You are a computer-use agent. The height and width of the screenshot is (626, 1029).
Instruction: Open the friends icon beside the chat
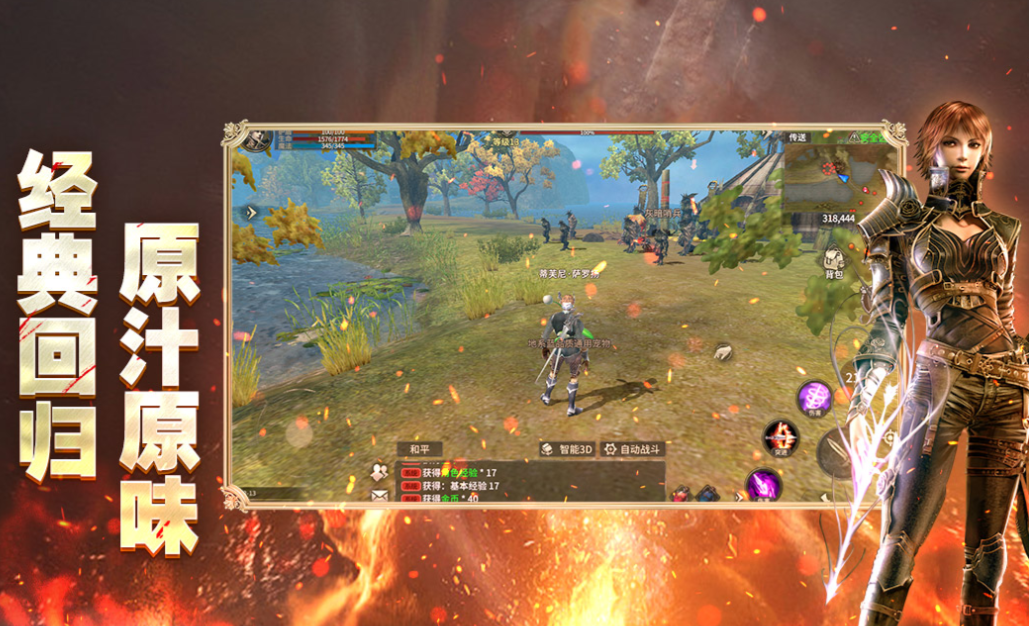pyautogui.click(x=379, y=470)
